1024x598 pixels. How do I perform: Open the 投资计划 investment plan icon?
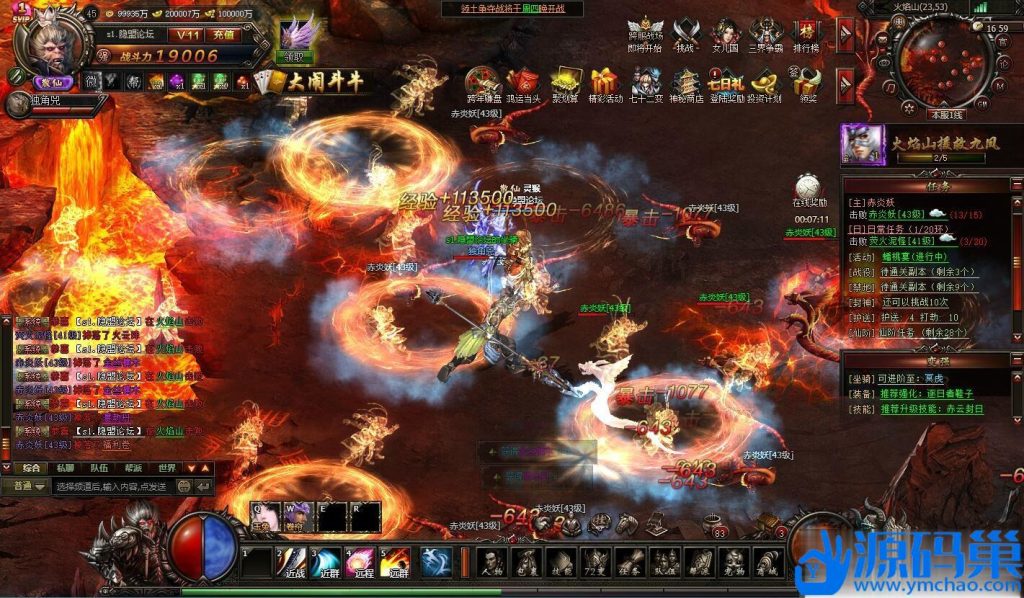[764, 85]
